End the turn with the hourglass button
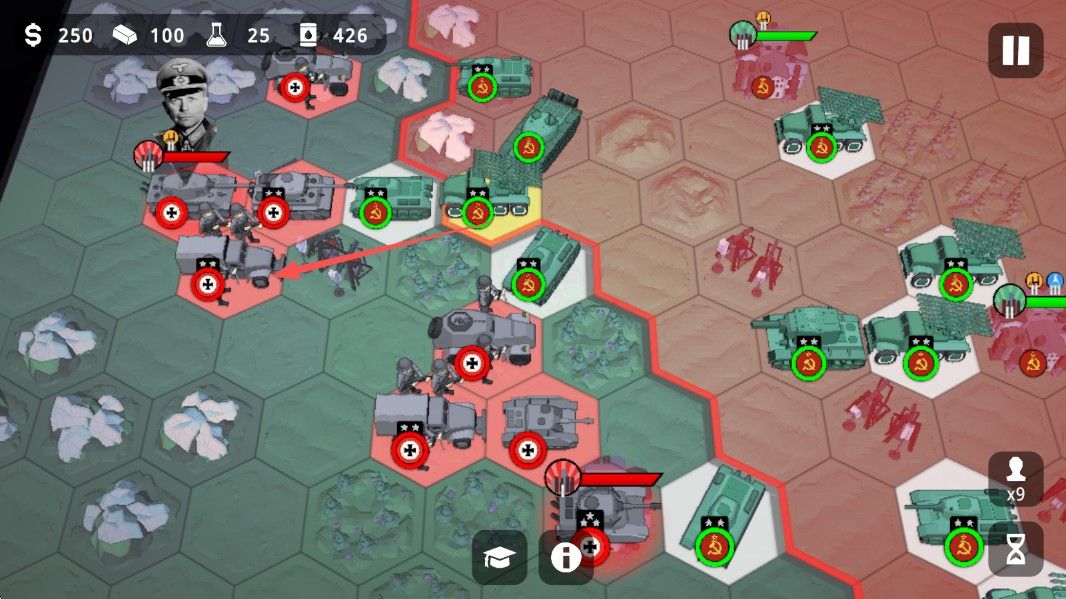This screenshot has height=599, width=1066. [x=1015, y=549]
